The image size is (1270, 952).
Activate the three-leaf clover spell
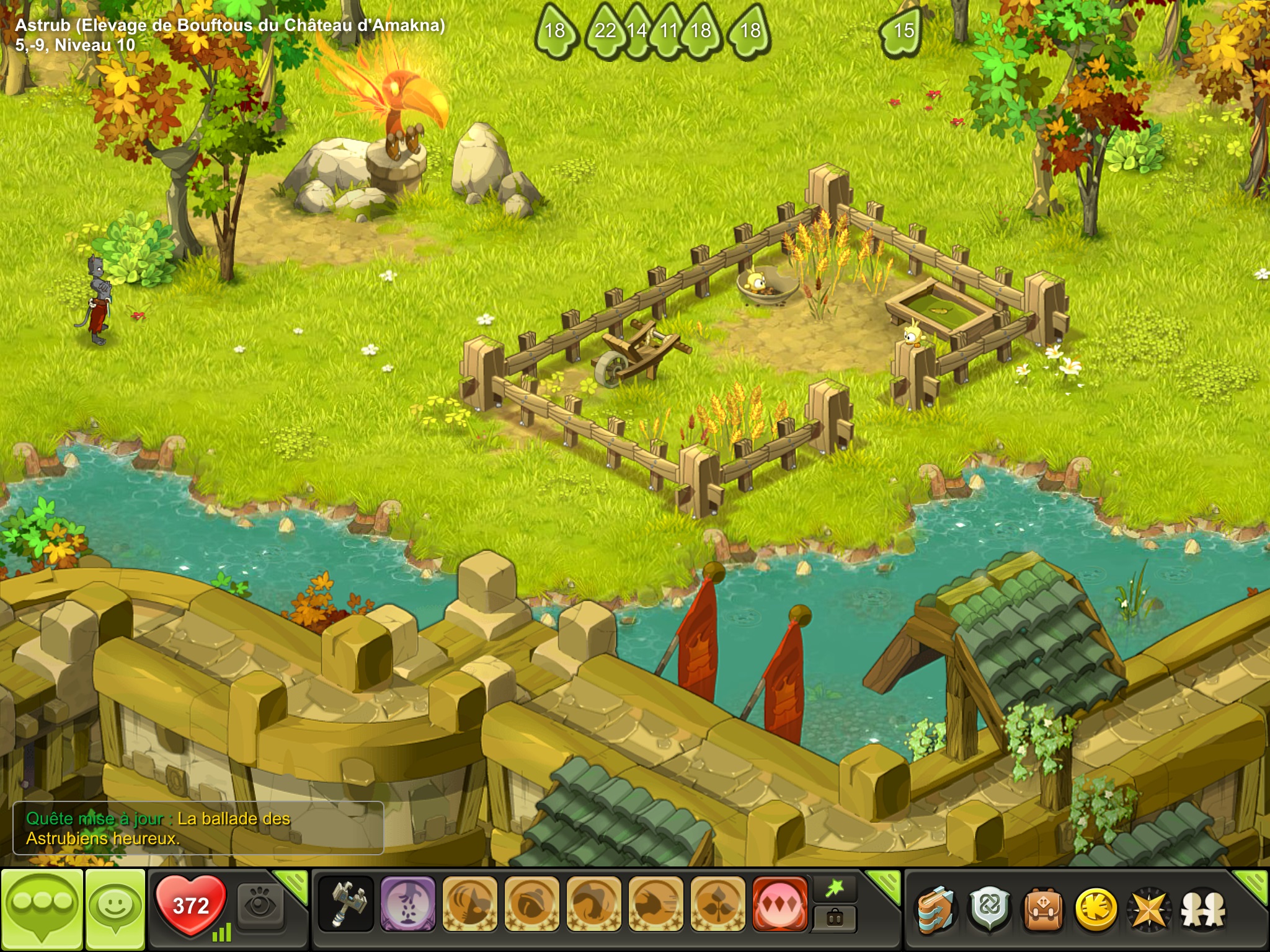[717, 904]
